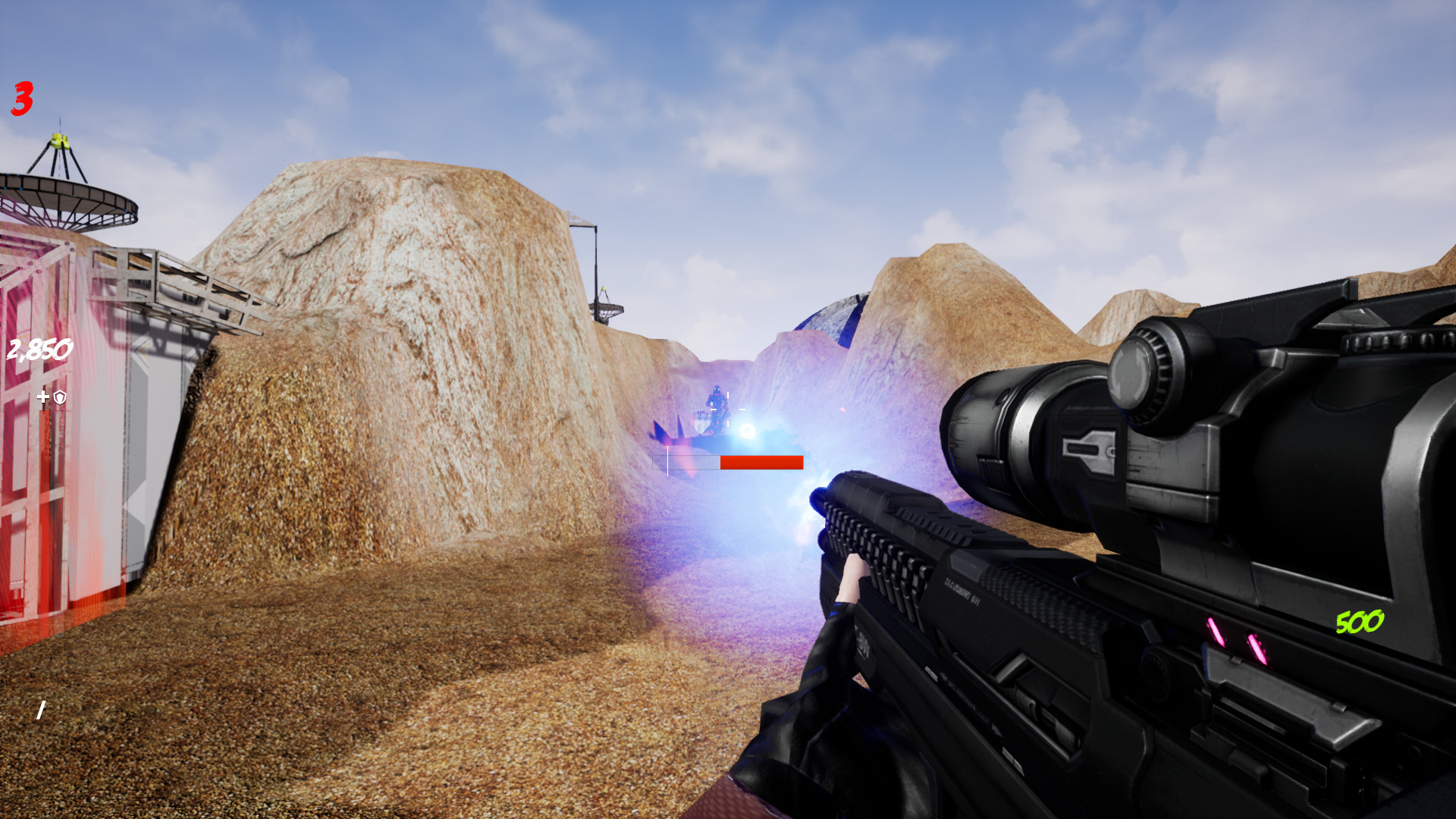This screenshot has height=819, width=1456.
Task: Expand the left satellite dish structure
Action: point(64,190)
